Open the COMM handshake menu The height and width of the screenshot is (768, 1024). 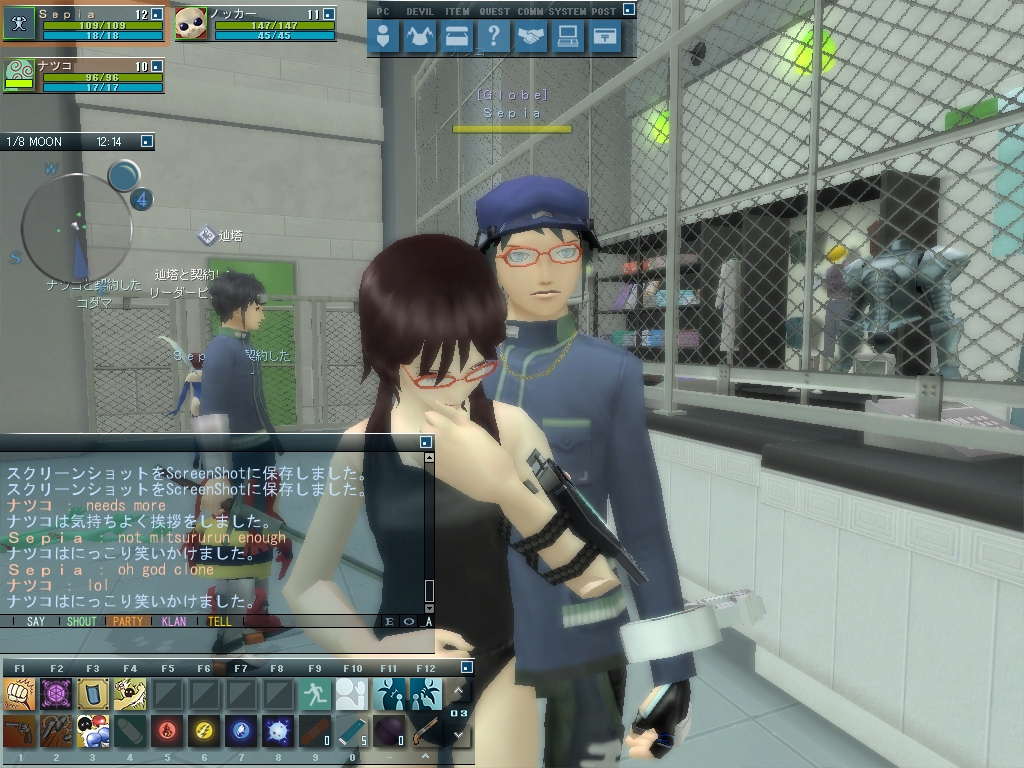531,38
